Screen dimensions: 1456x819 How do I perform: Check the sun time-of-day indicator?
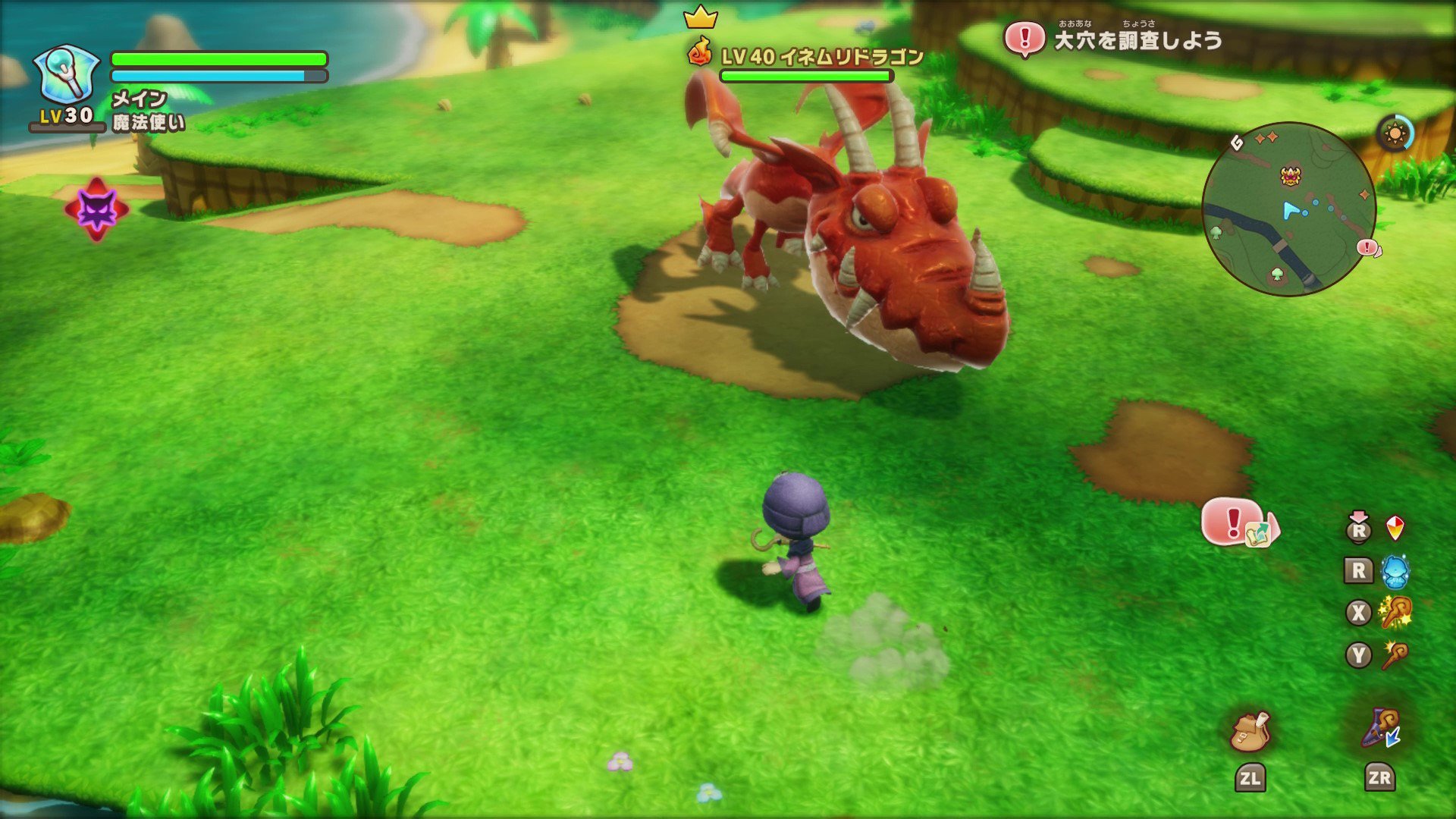(1395, 134)
